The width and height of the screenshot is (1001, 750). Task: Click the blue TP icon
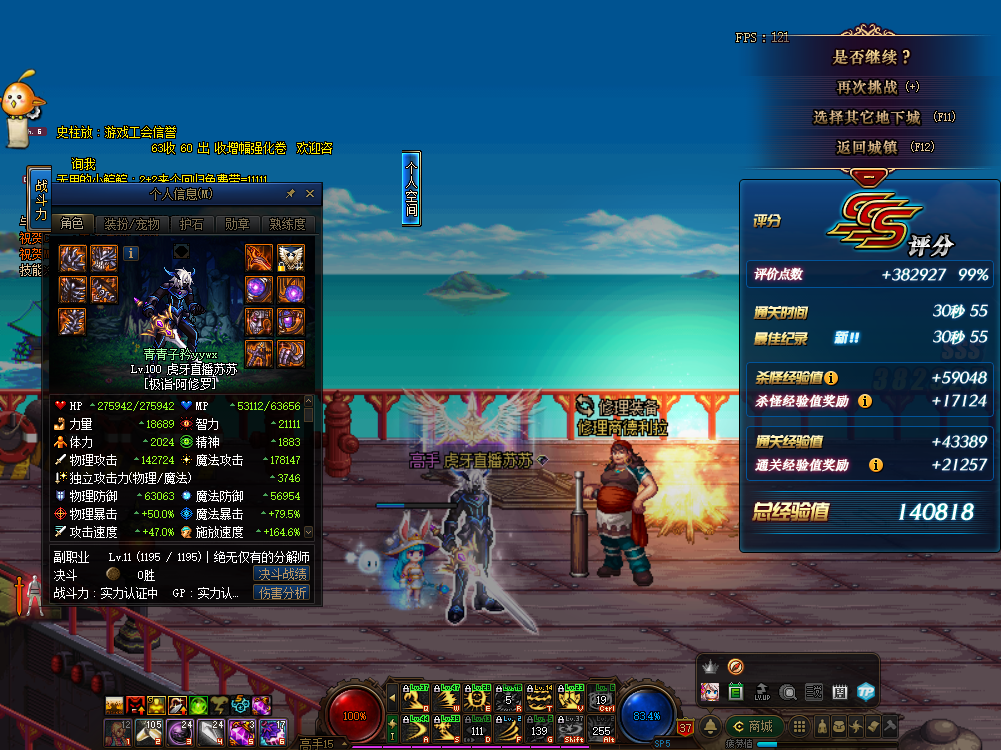pos(865,691)
